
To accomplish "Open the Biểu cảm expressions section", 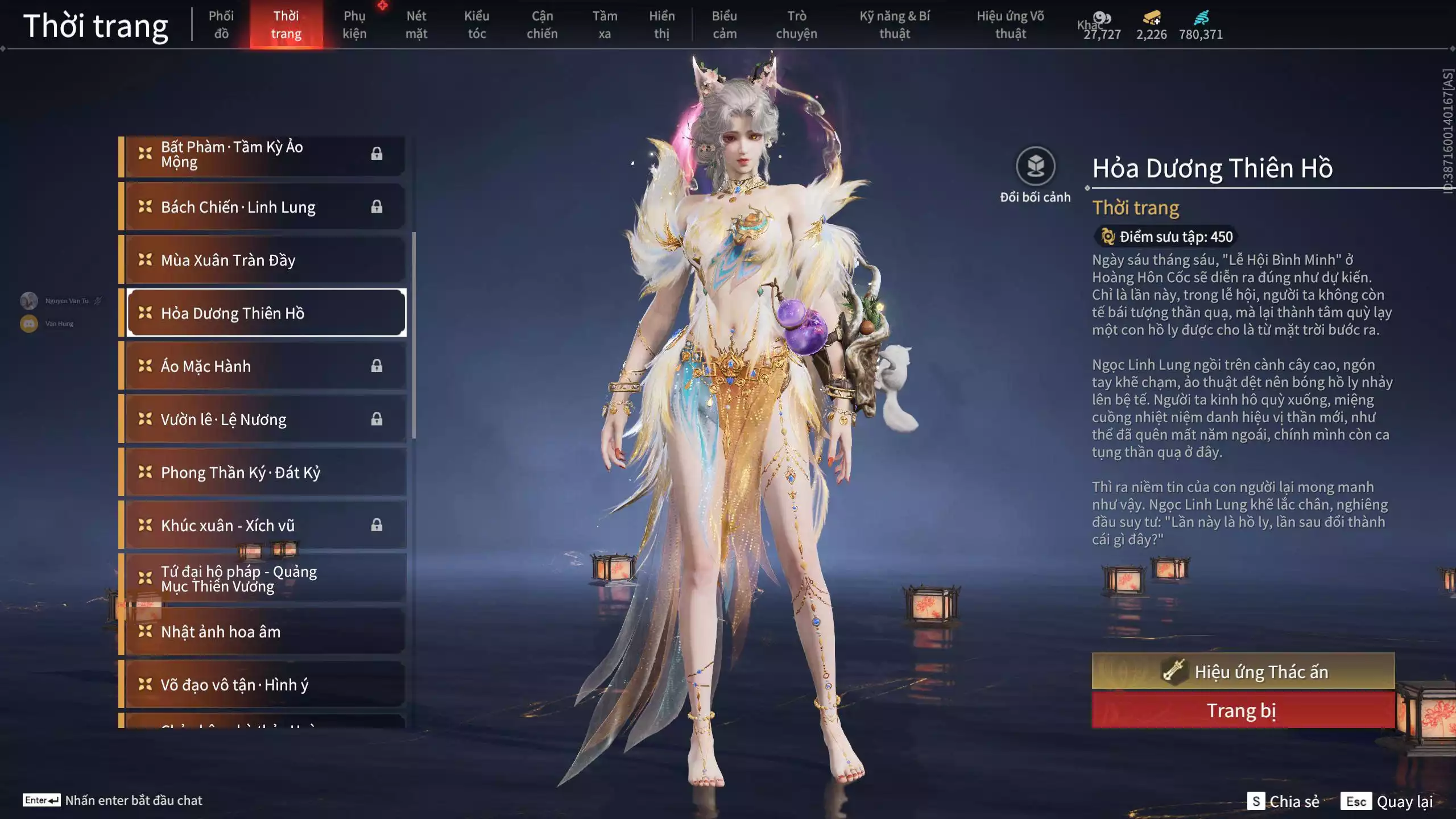I will (x=723, y=24).
